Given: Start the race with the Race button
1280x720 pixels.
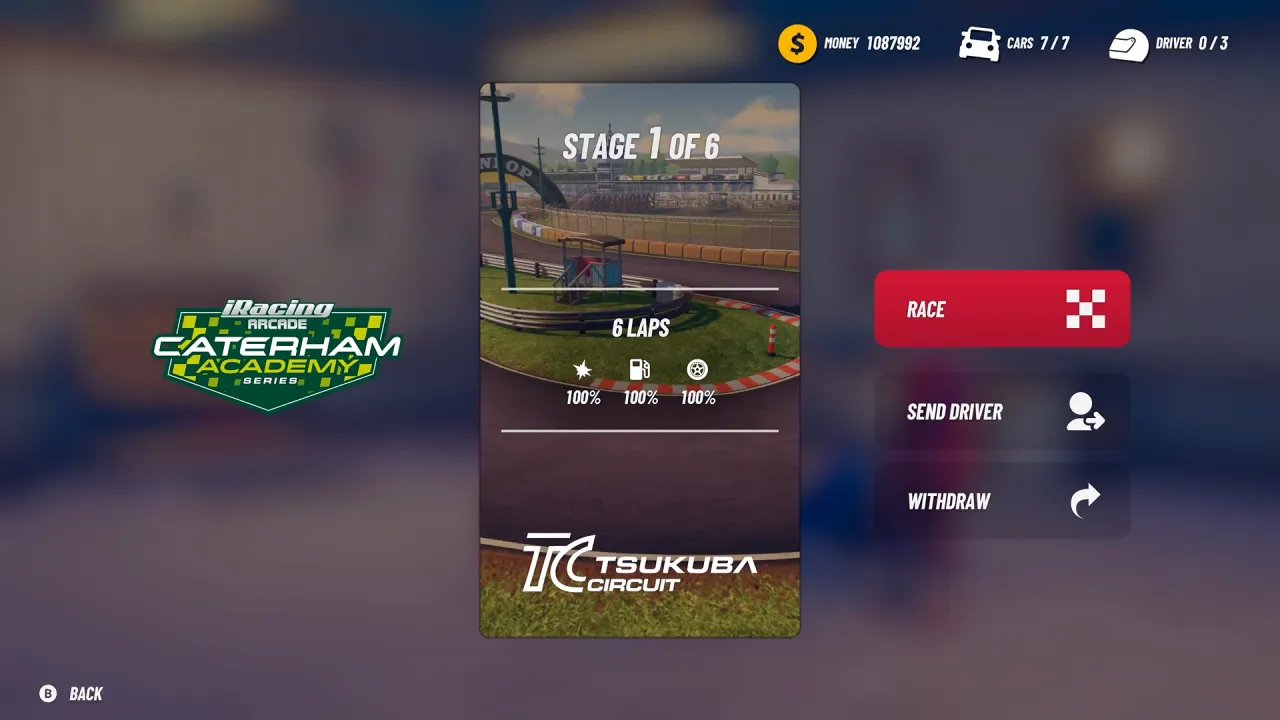Looking at the screenshot, I should coord(1002,309).
